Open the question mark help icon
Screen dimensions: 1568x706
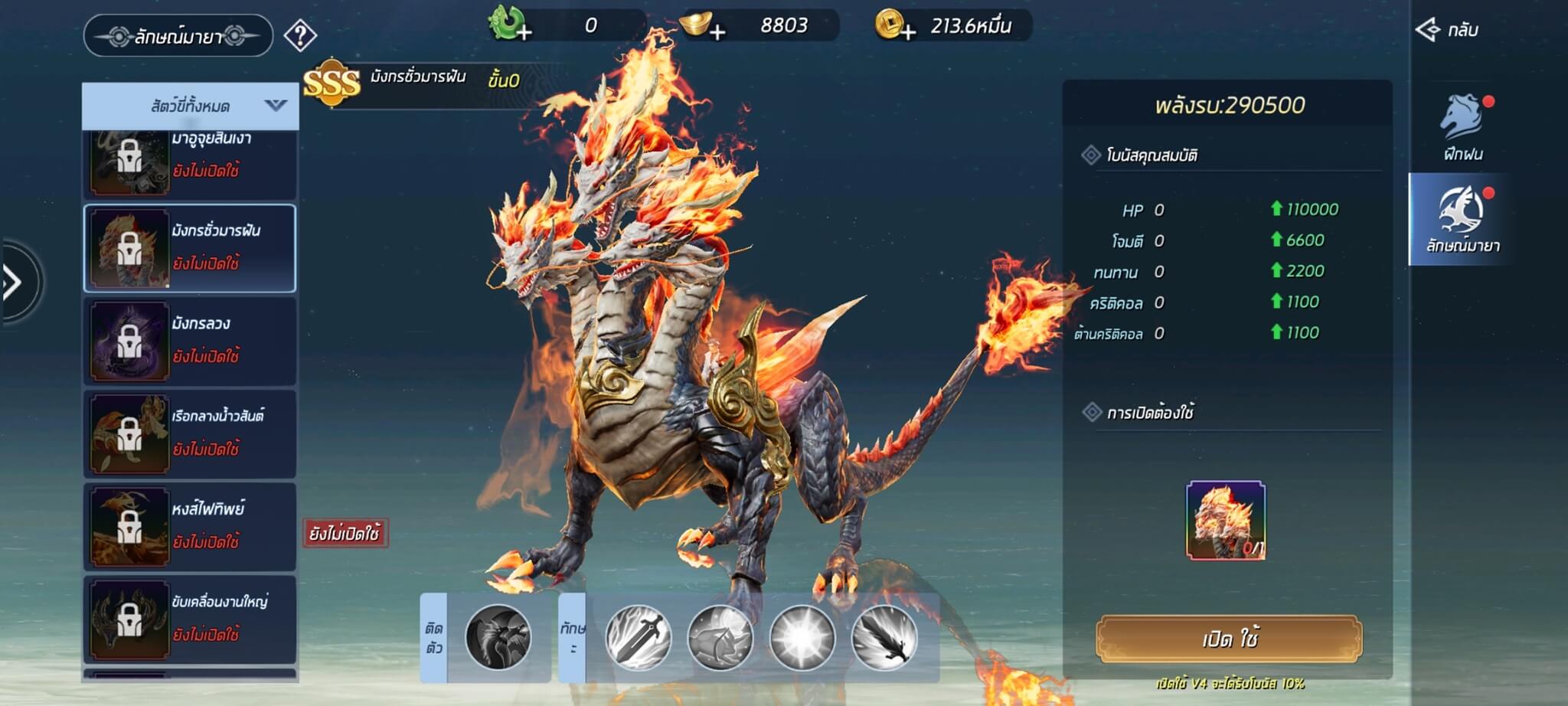point(300,35)
